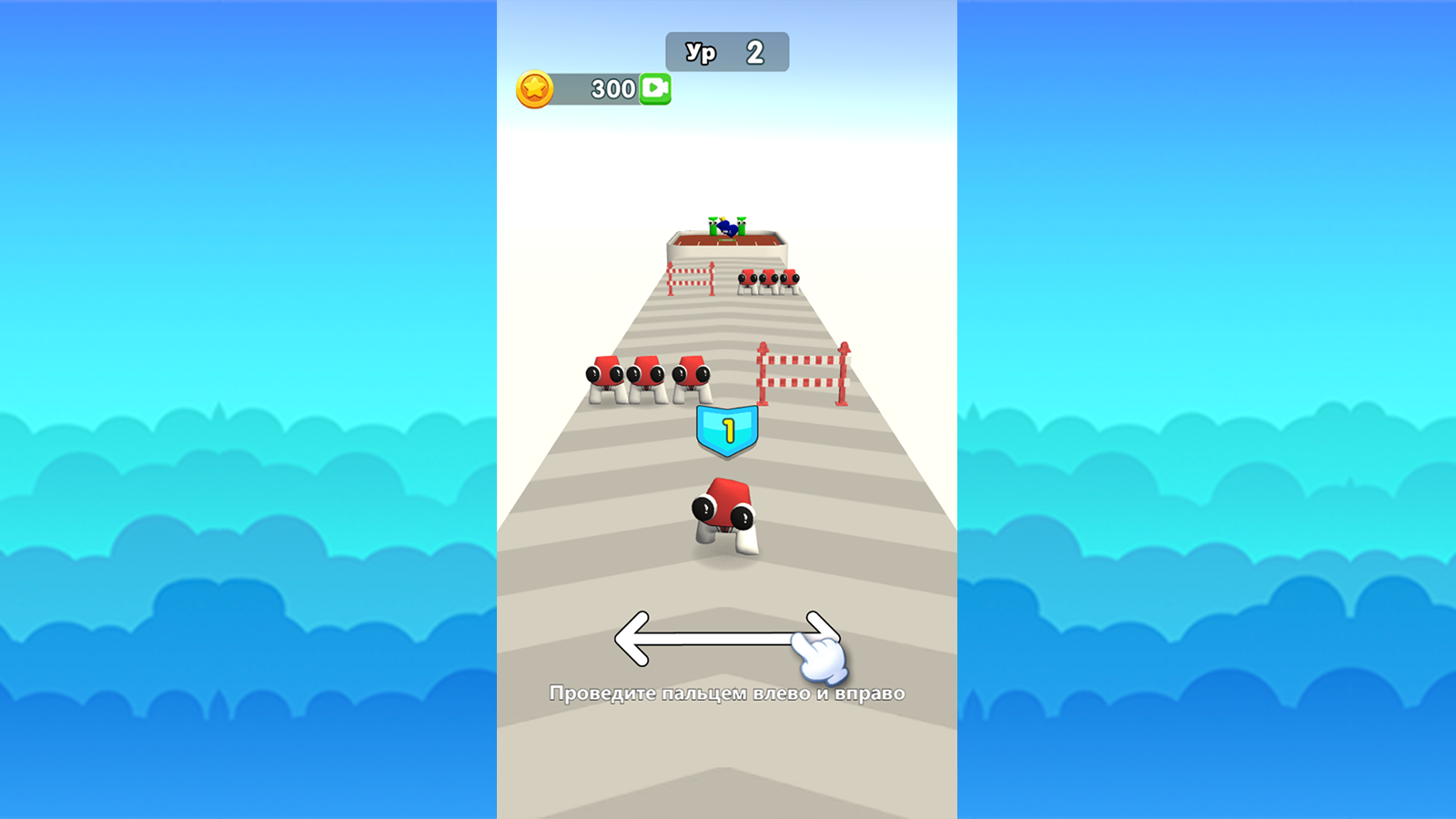This screenshot has height=819, width=1456.
Task: Tap the leftmost red enemy in the trio
Action: [x=603, y=376]
